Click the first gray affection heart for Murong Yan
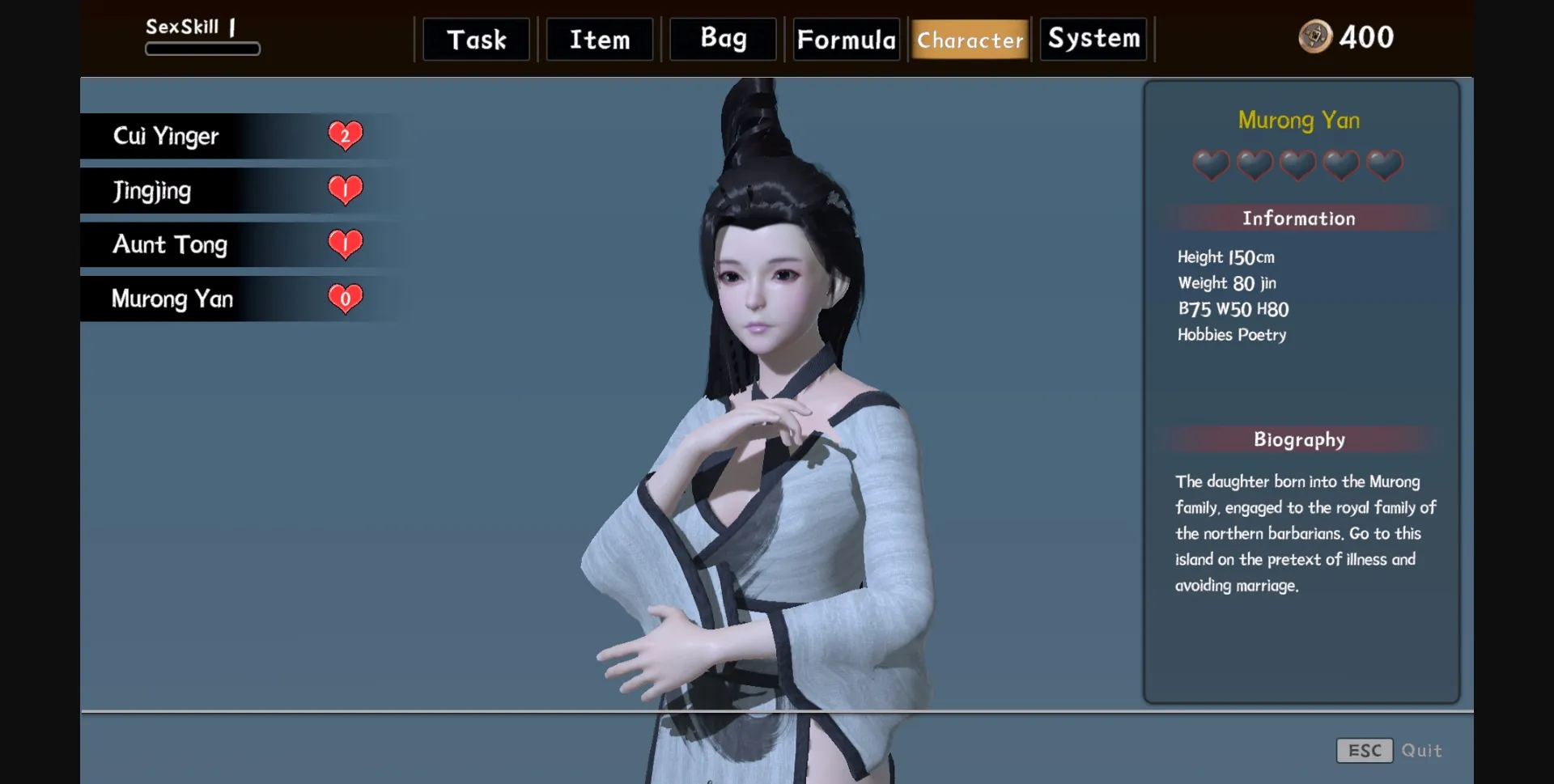The height and width of the screenshot is (784, 1554). [x=1210, y=165]
